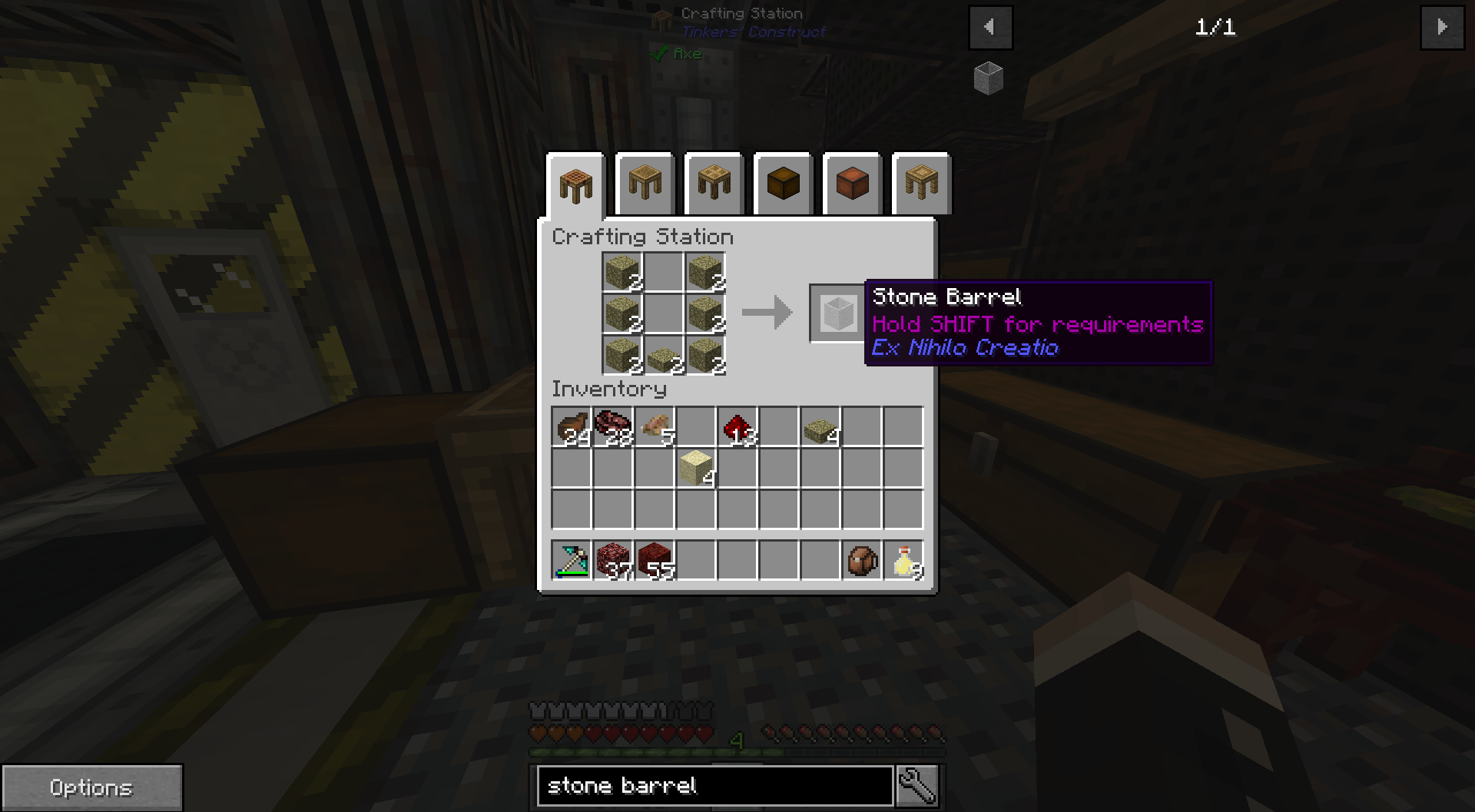This screenshot has height=812, width=1475.
Task: Pick up the pickaxe in the hotbar
Action: (x=572, y=561)
